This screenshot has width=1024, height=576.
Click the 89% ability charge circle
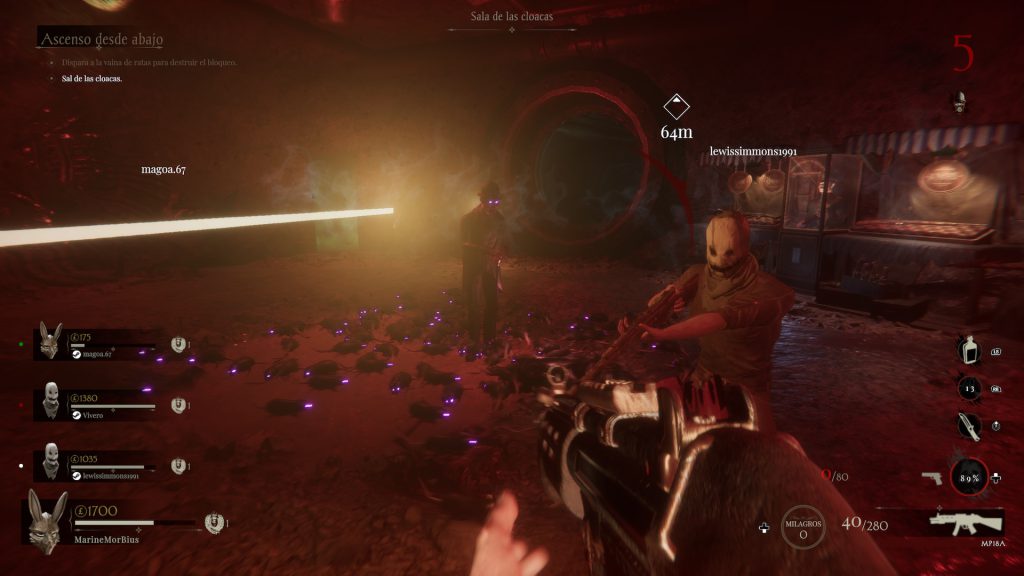[x=969, y=477]
